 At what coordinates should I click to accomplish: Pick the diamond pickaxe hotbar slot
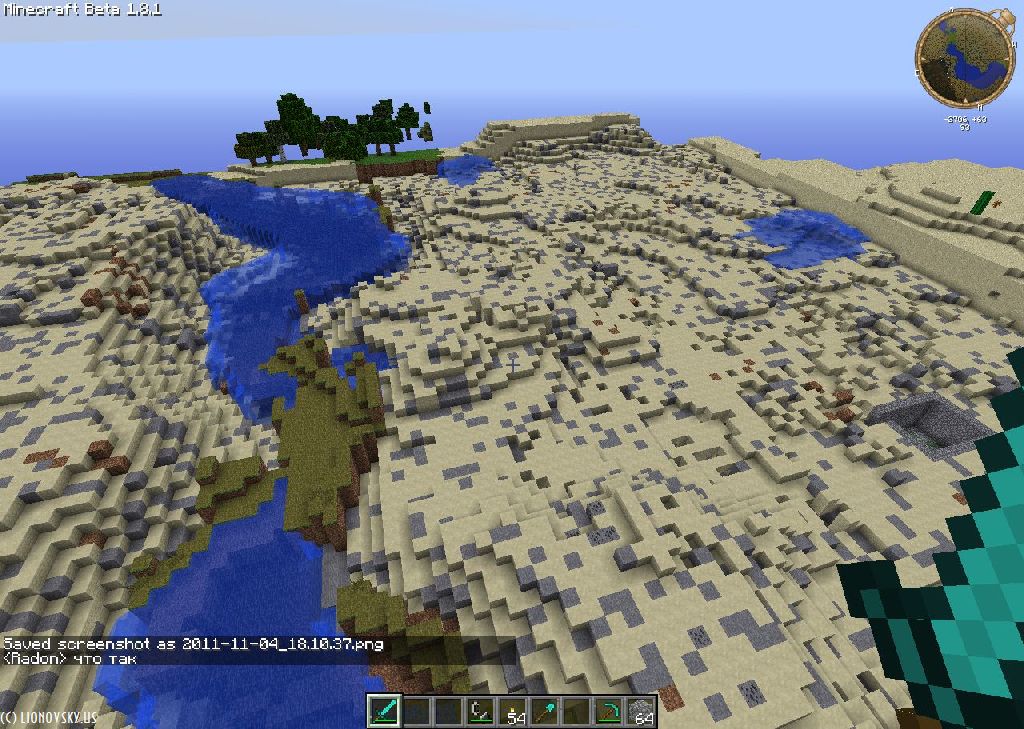pyautogui.click(x=608, y=711)
